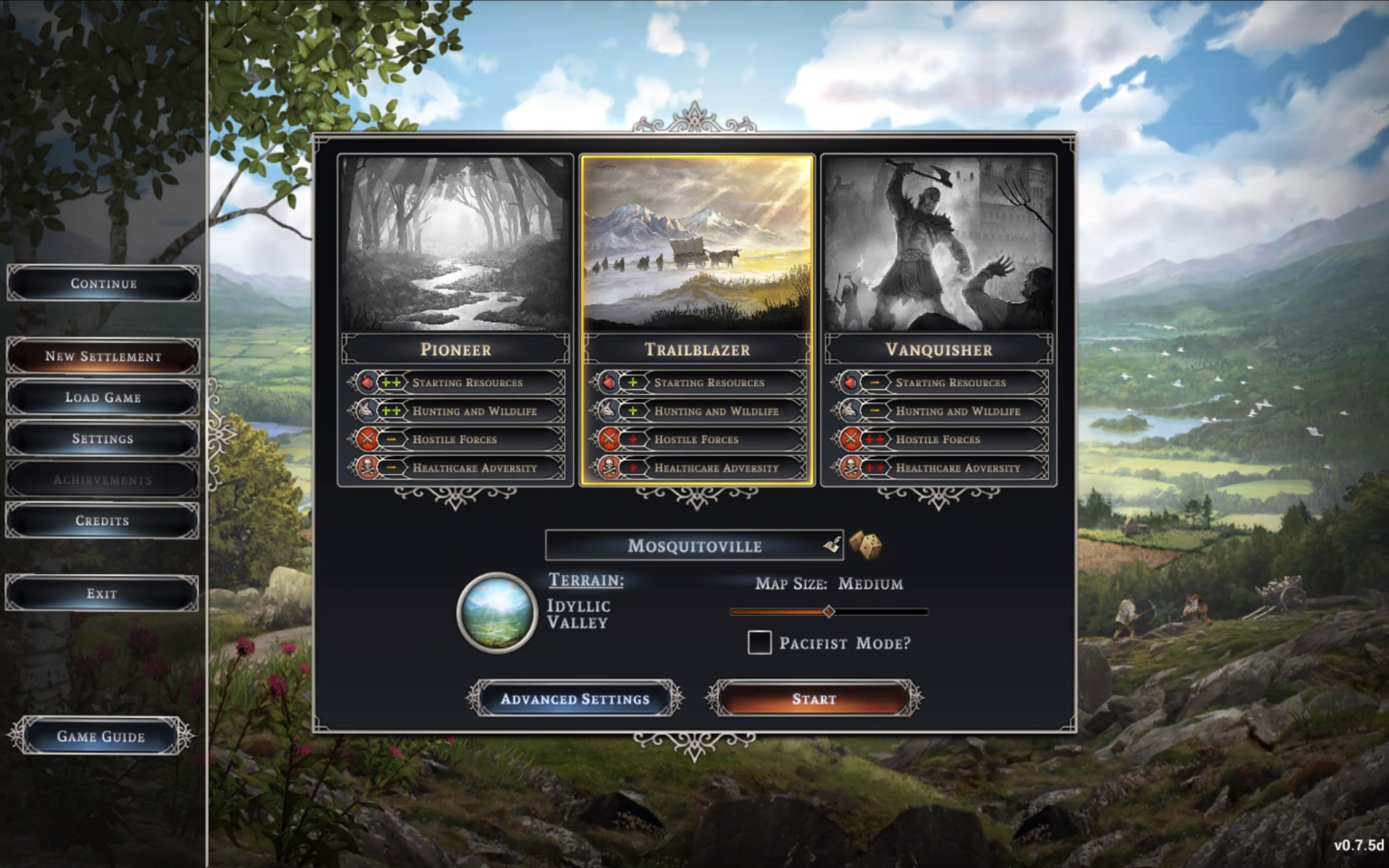Open the Game Guide
Screen dimensions: 1389x868
(99, 735)
